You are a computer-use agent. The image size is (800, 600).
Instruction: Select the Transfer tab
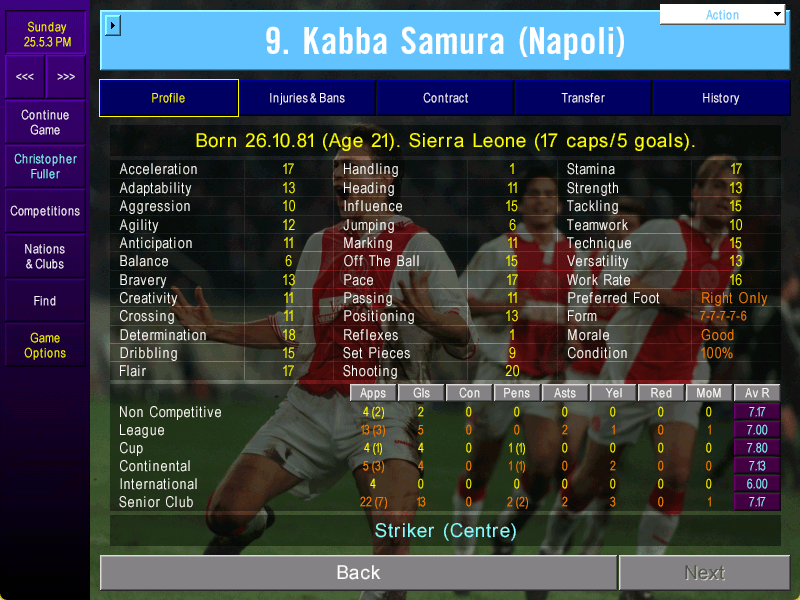[583, 98]
